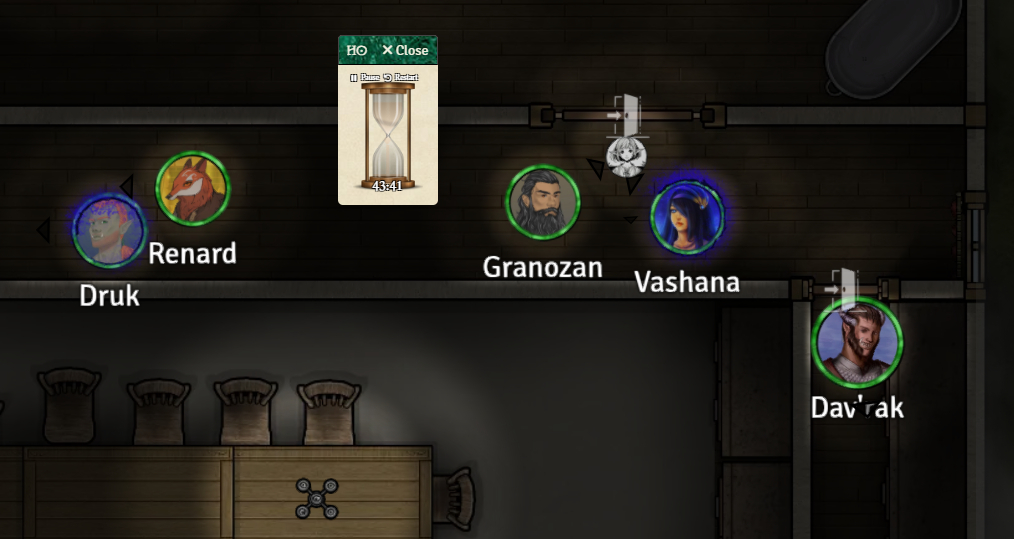Open the door icon above the elf token
The width and height of the screenshot is (1014, 539).
coord(626,114)
